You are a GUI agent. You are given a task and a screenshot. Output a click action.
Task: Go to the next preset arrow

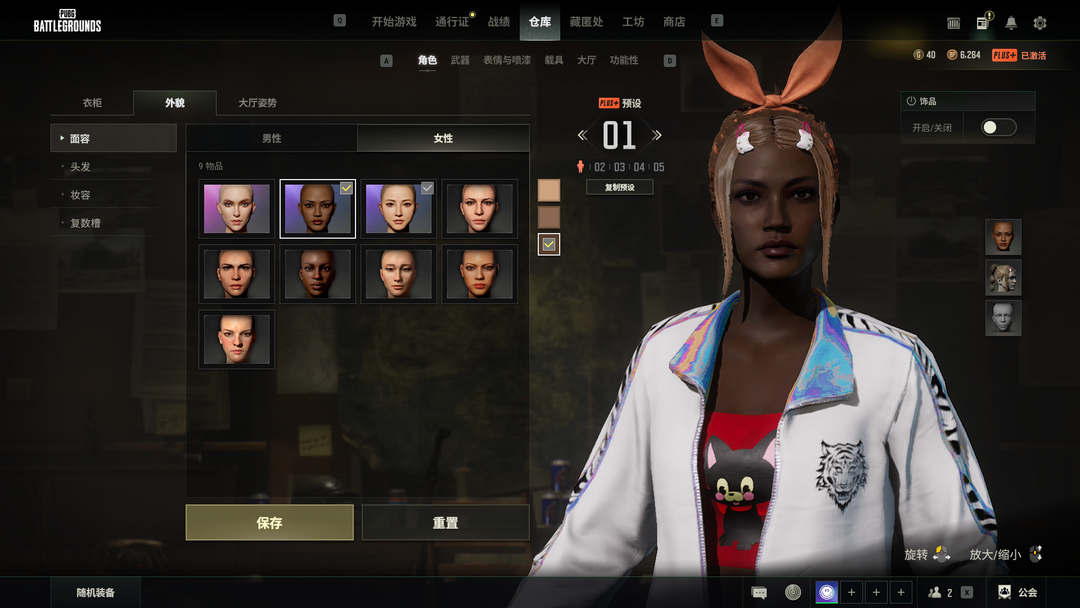[x=657, y=135]
